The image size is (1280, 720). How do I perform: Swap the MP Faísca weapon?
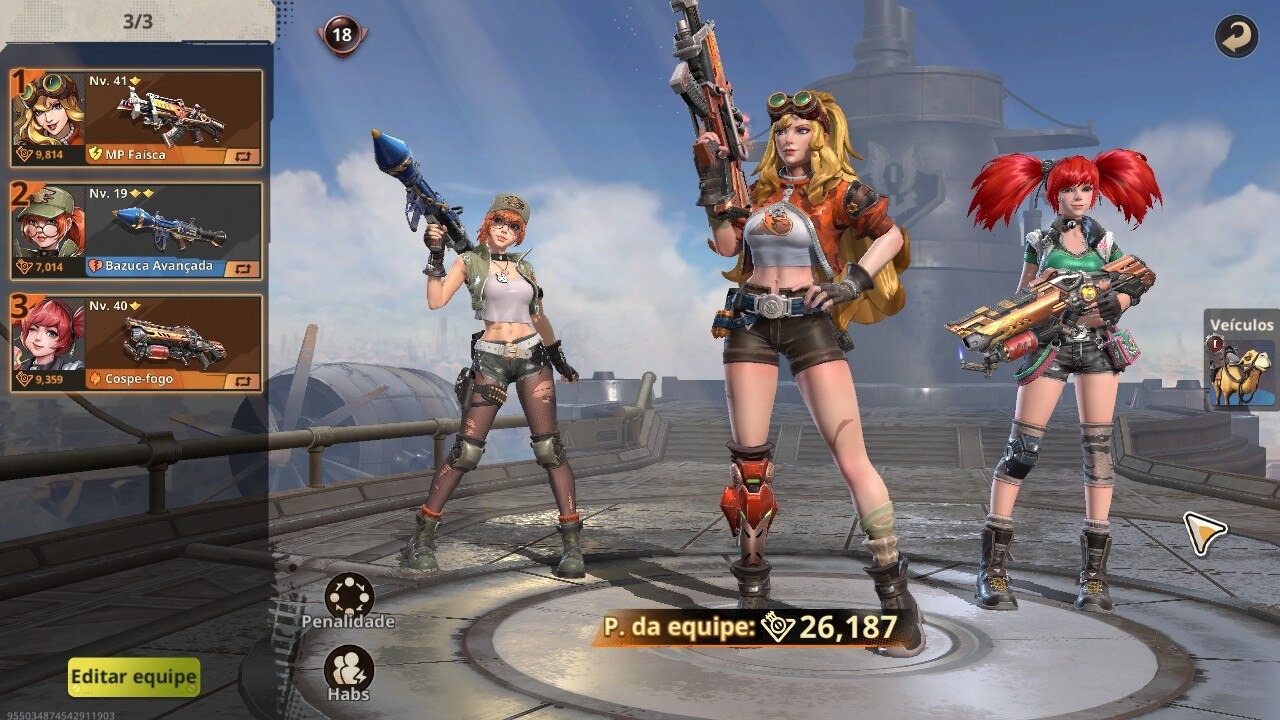click(243, 156)
